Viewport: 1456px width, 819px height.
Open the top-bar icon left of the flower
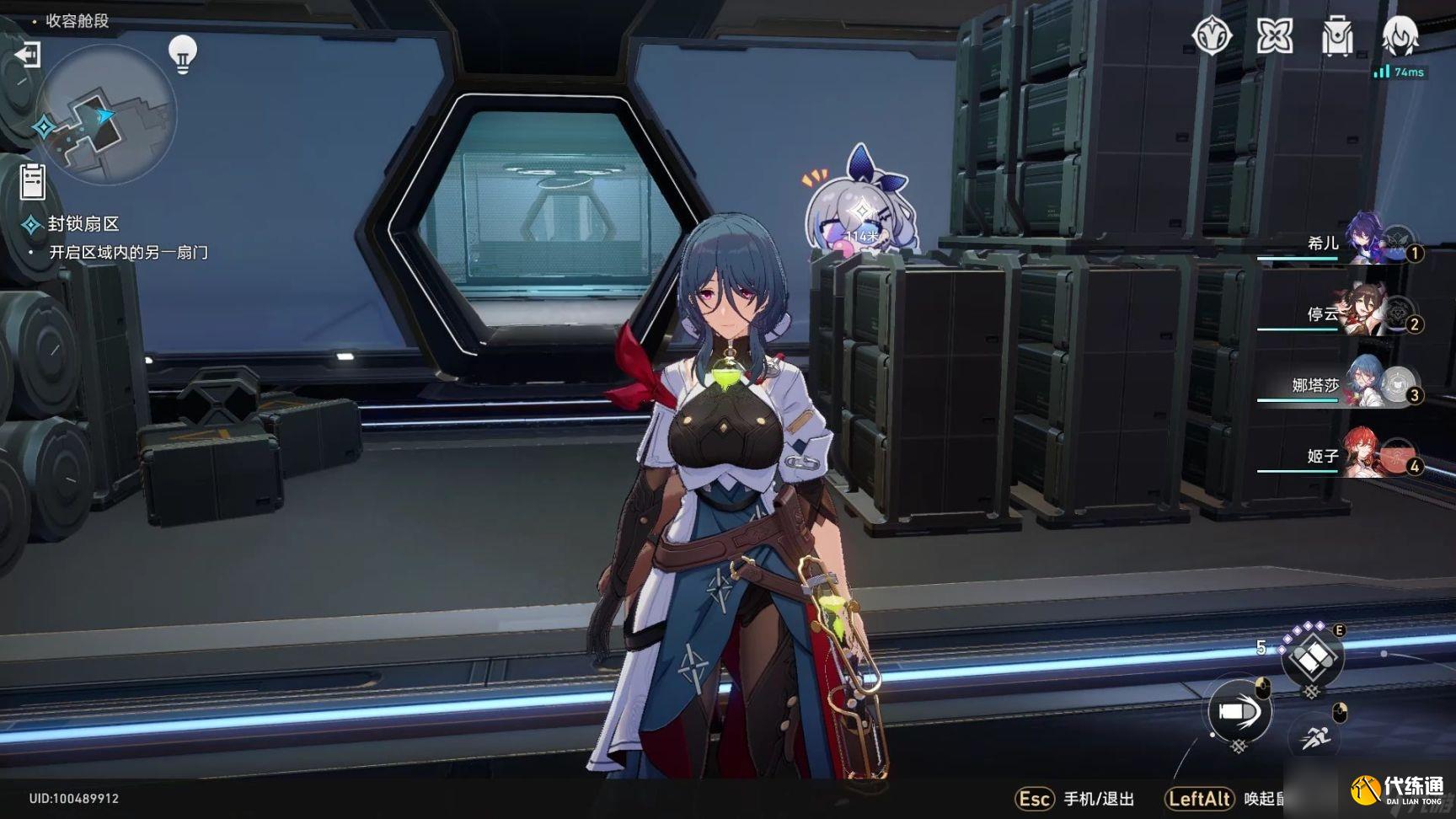pos(1212,36)
